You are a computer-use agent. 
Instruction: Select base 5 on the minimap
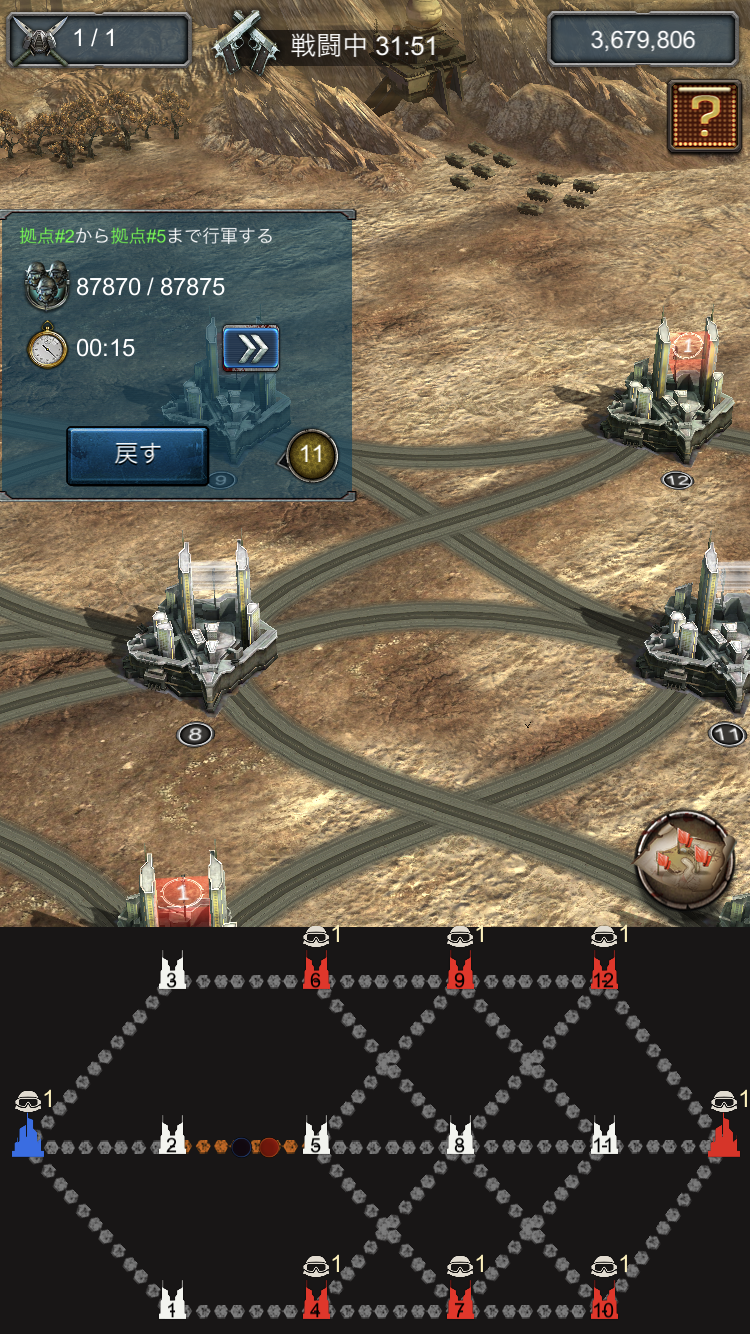pyautogui.click(x=316, y=1139)
